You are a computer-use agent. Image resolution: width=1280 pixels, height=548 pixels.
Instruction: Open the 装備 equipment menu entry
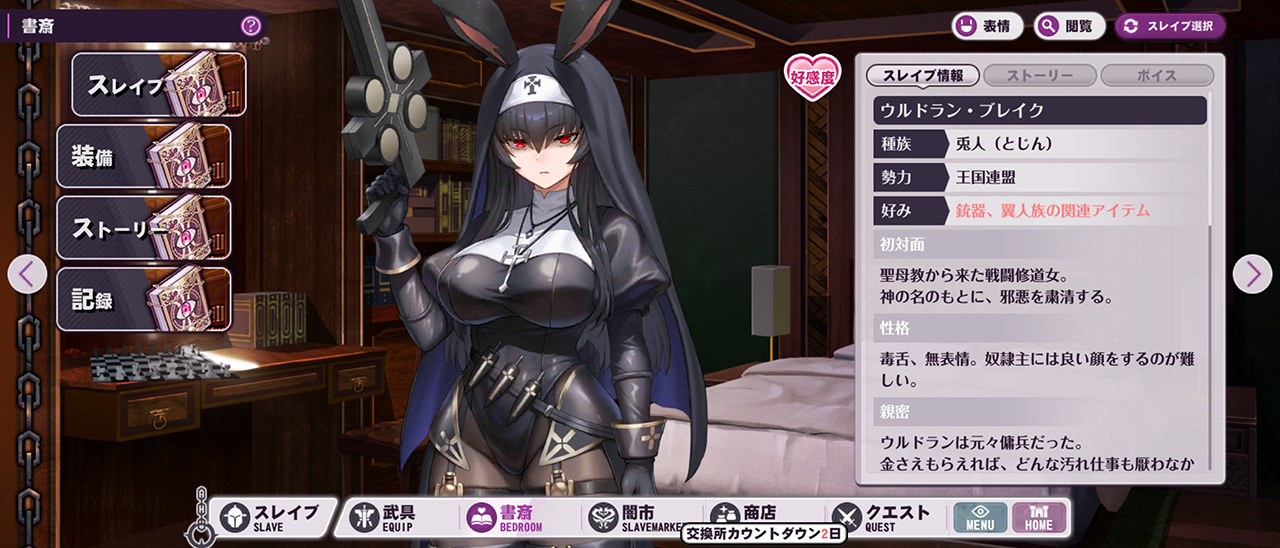click(x=143, y=156)
